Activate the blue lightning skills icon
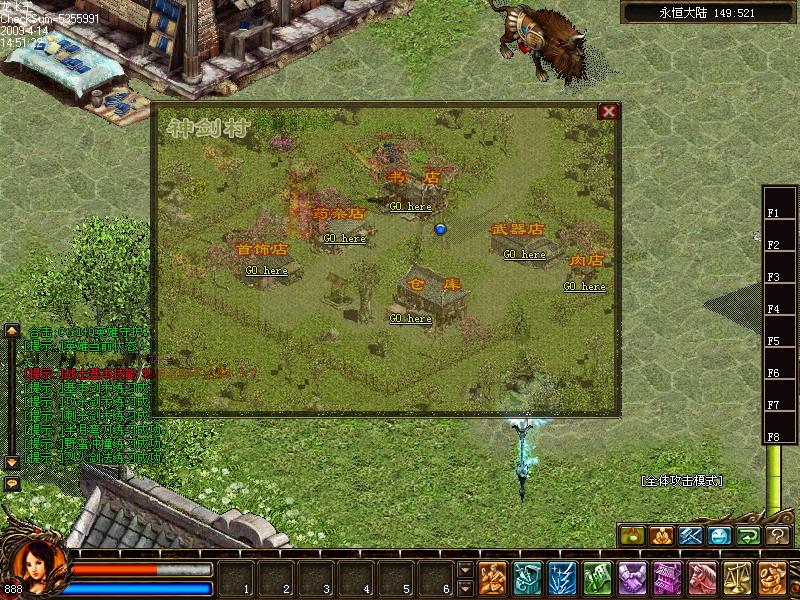800x600 pixels. pos(560,578)
